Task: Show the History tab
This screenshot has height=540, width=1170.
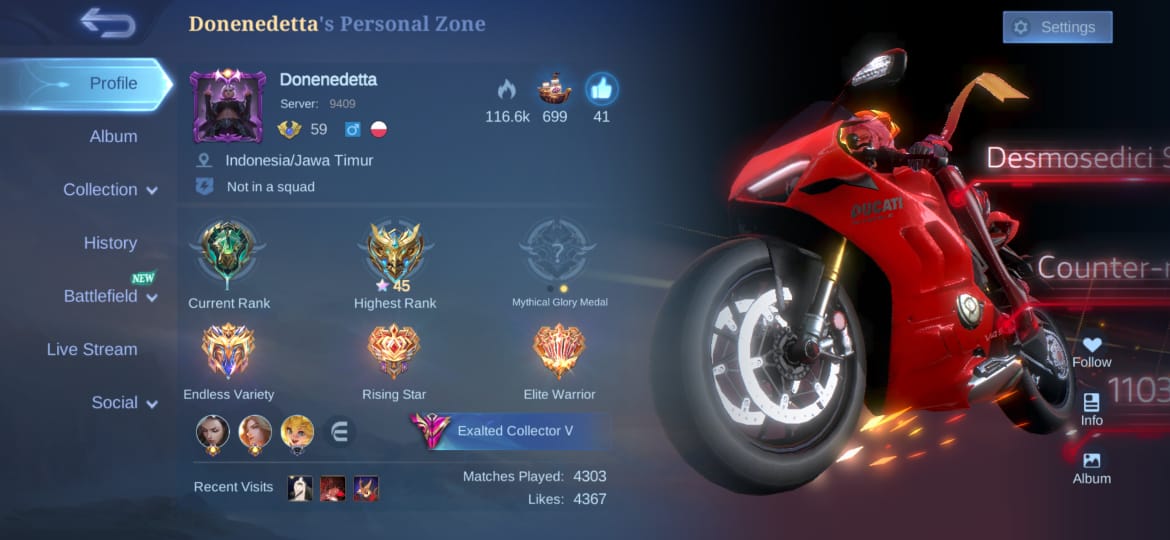Action: [x=110, y=243]
